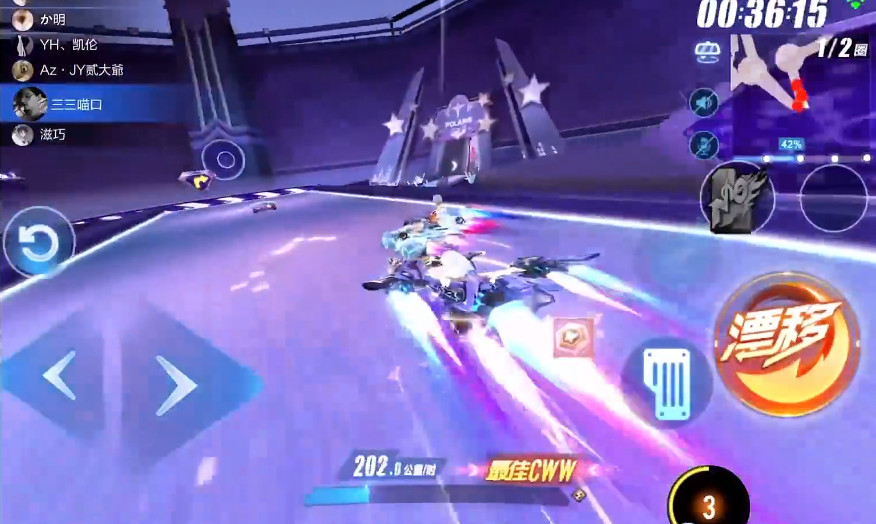Use the item in the filled slot
The height and width of the screenshot is (524, 876).
tap(738, 197)
